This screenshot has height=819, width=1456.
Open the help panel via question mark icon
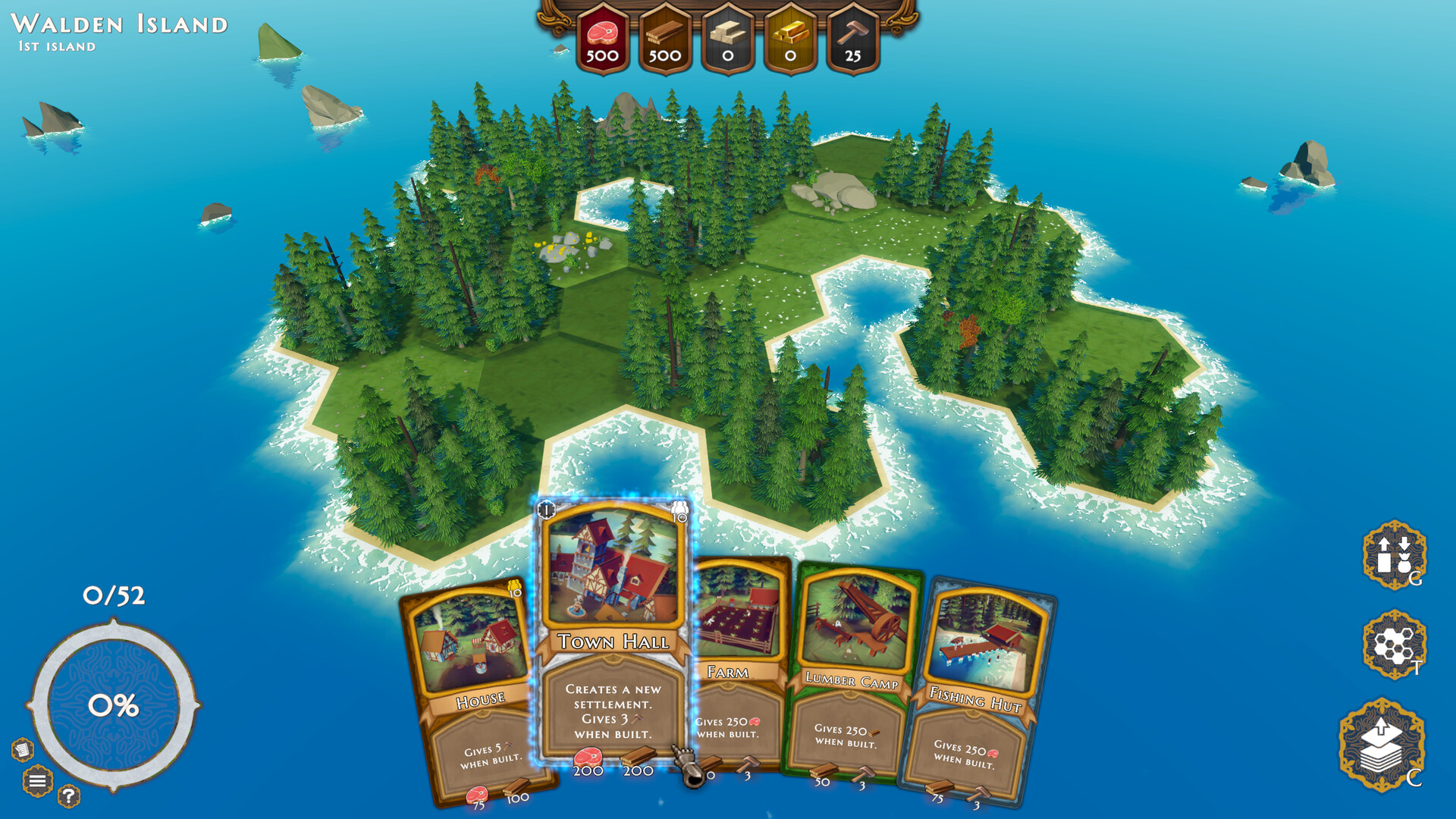(68, 795)
